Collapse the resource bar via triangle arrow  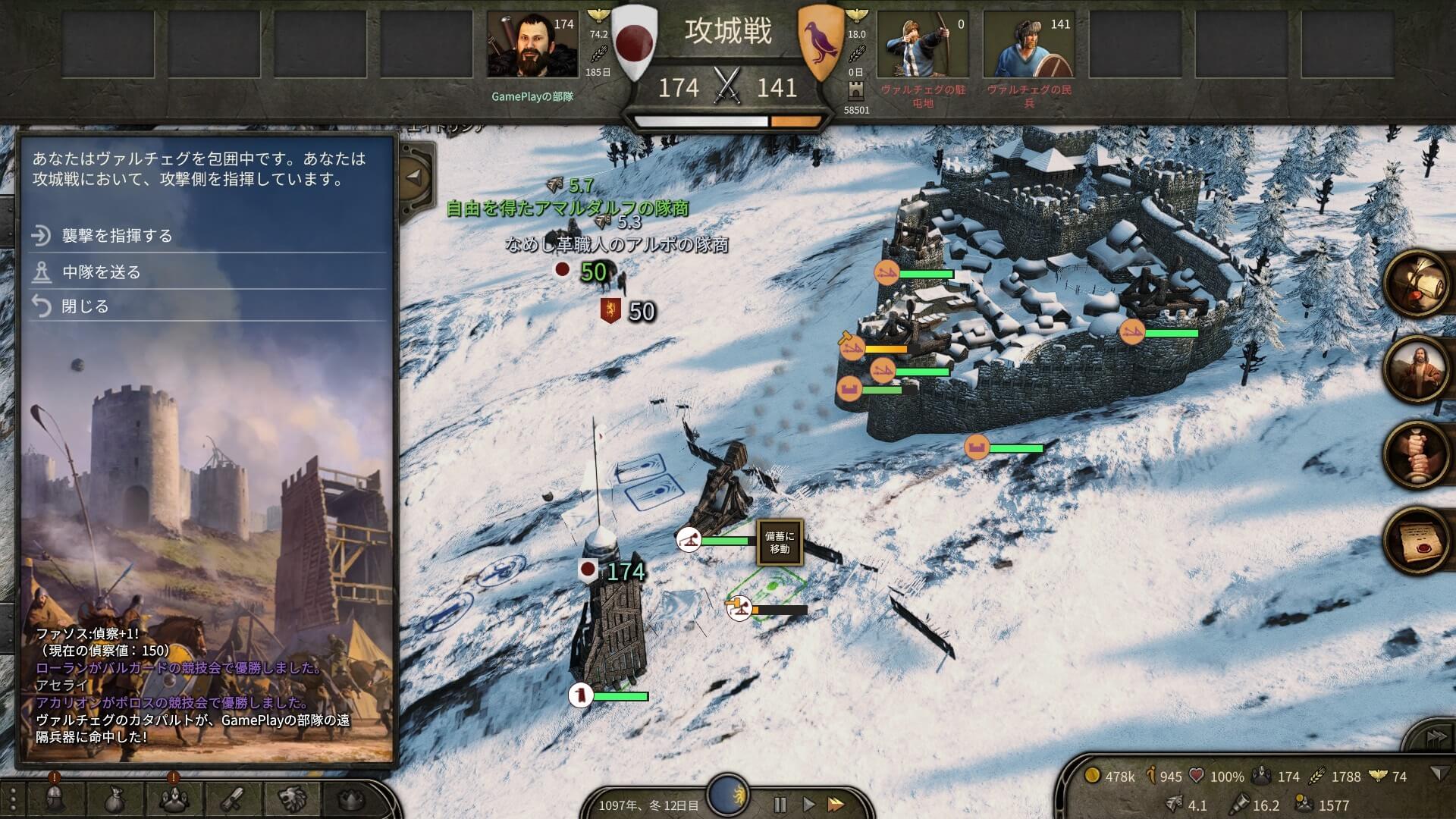1439,773
